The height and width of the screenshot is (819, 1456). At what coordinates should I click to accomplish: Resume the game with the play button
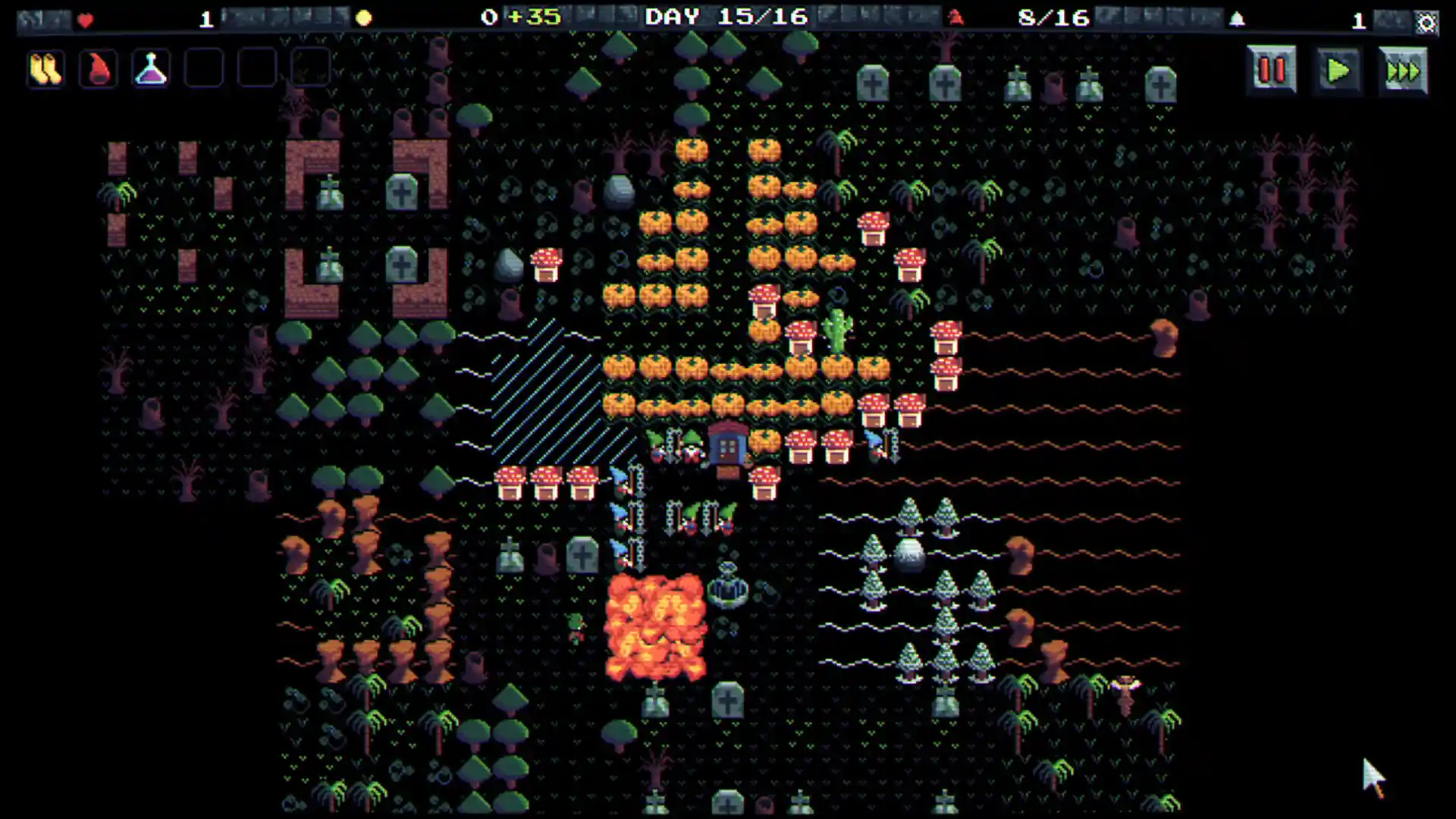1338,71
